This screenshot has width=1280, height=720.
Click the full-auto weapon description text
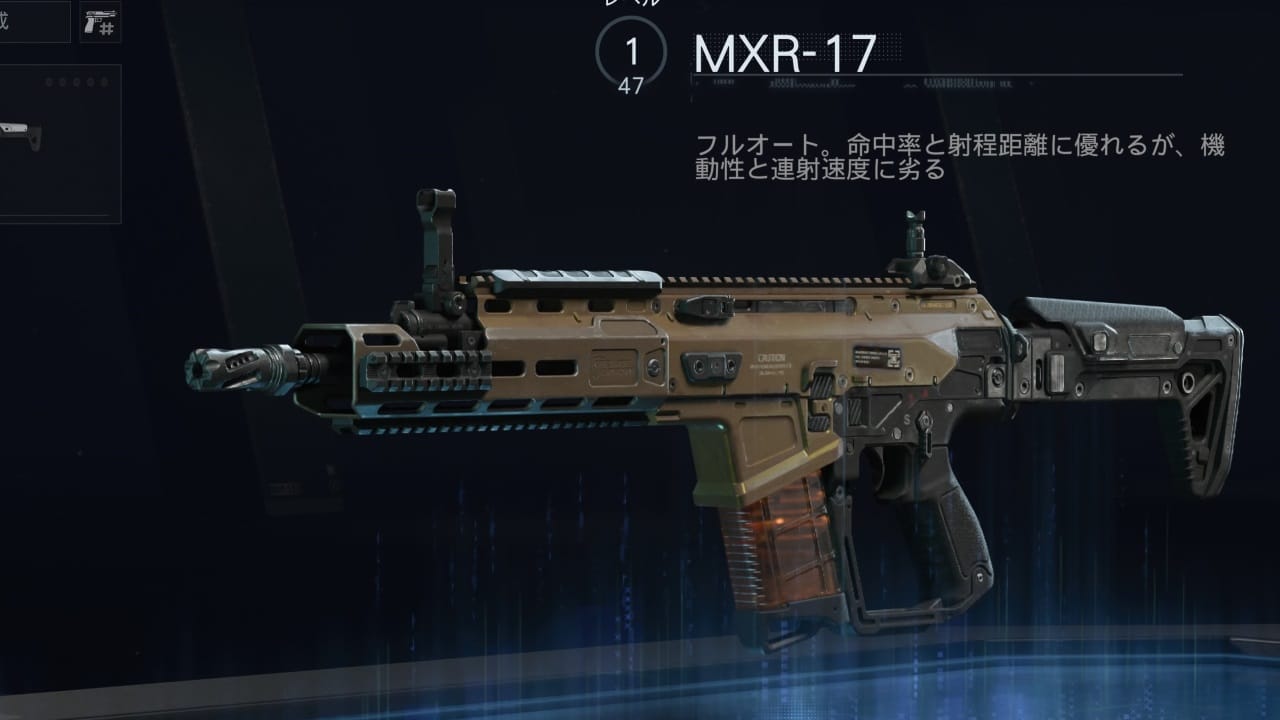tap(950, 155)
